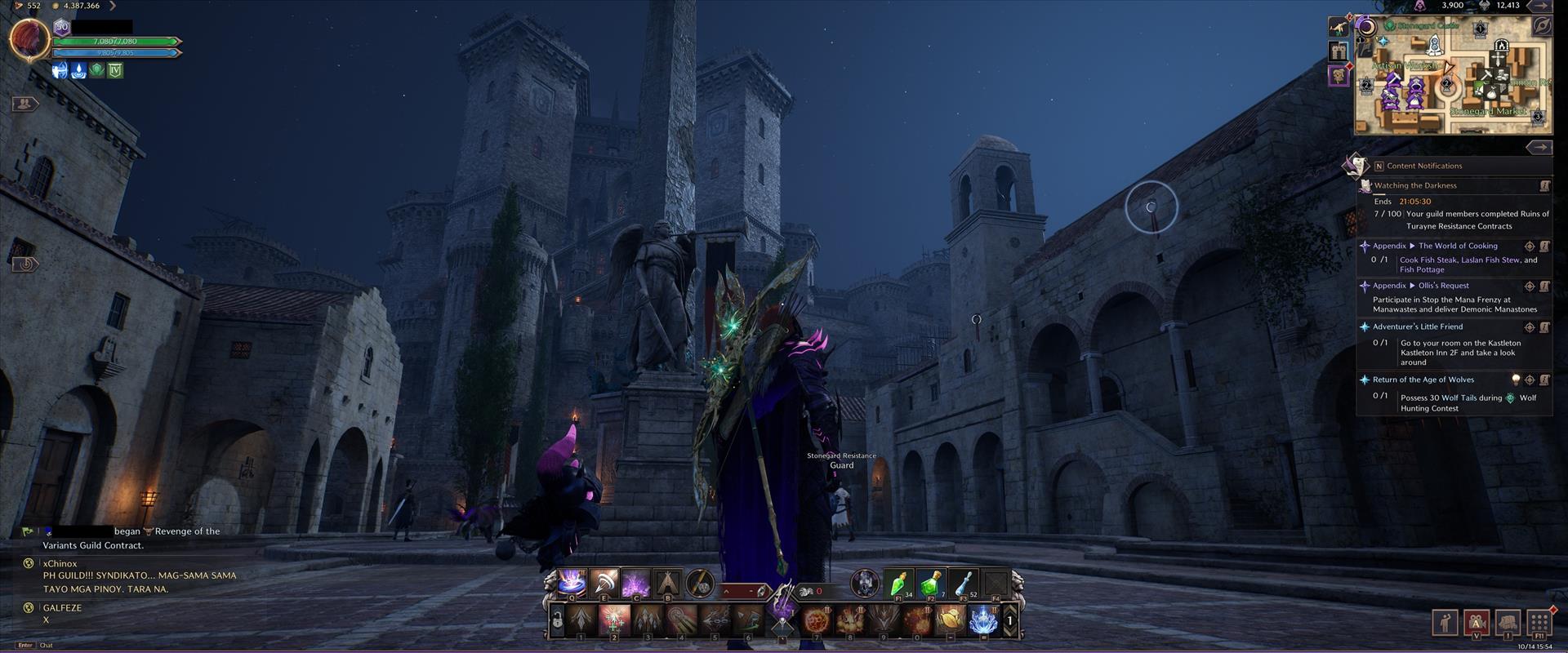
Task: Select The World of Cooking quest entry
Action: pos(1458,246)
